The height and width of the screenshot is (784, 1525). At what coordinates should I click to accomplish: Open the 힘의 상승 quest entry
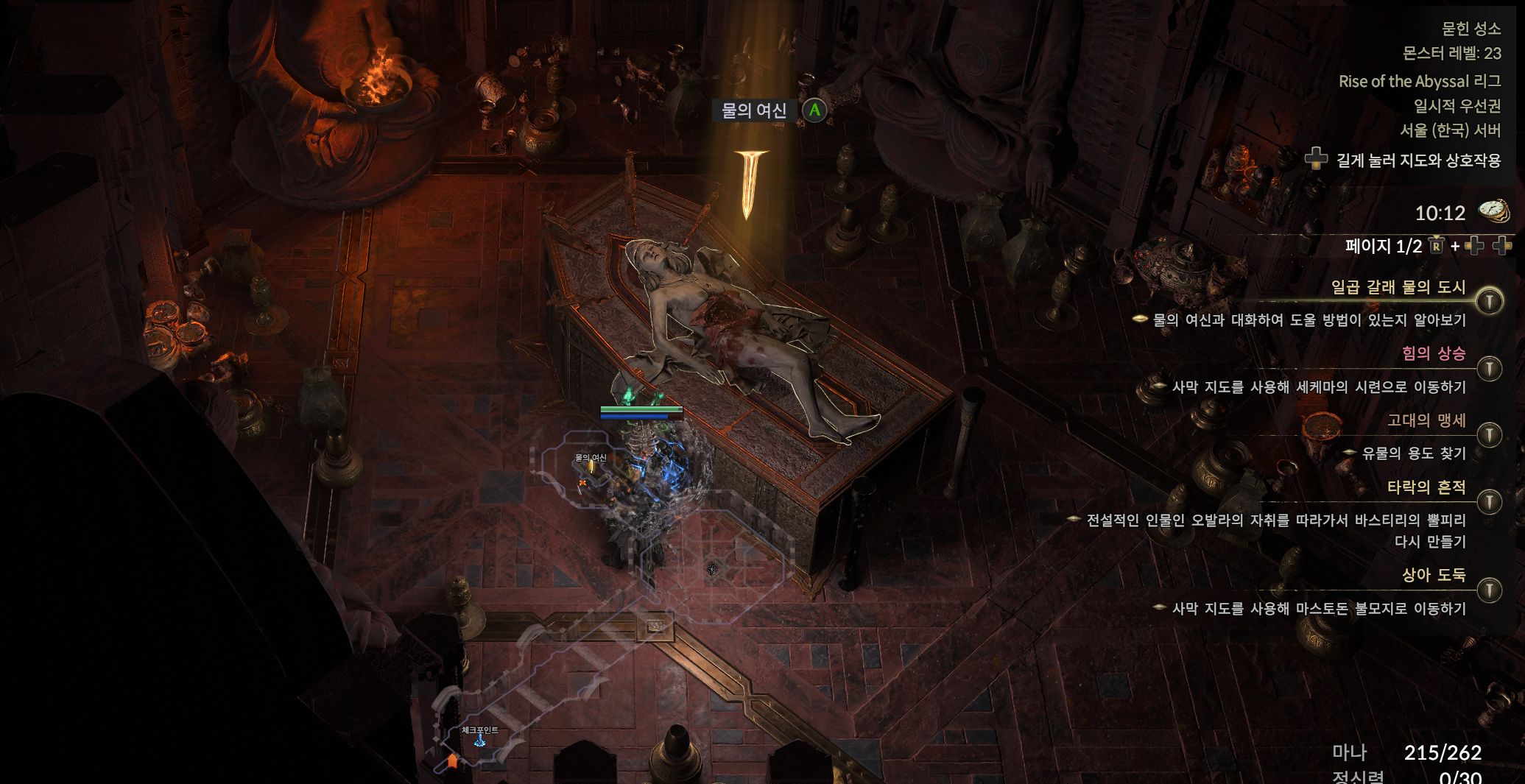tap(1433, 353)
